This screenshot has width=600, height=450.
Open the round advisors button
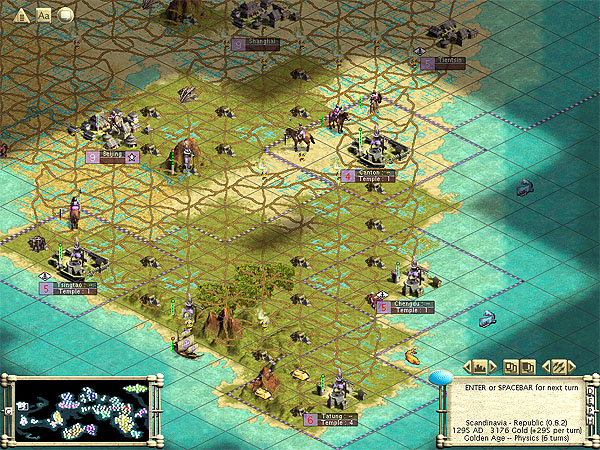click(66, 14)
